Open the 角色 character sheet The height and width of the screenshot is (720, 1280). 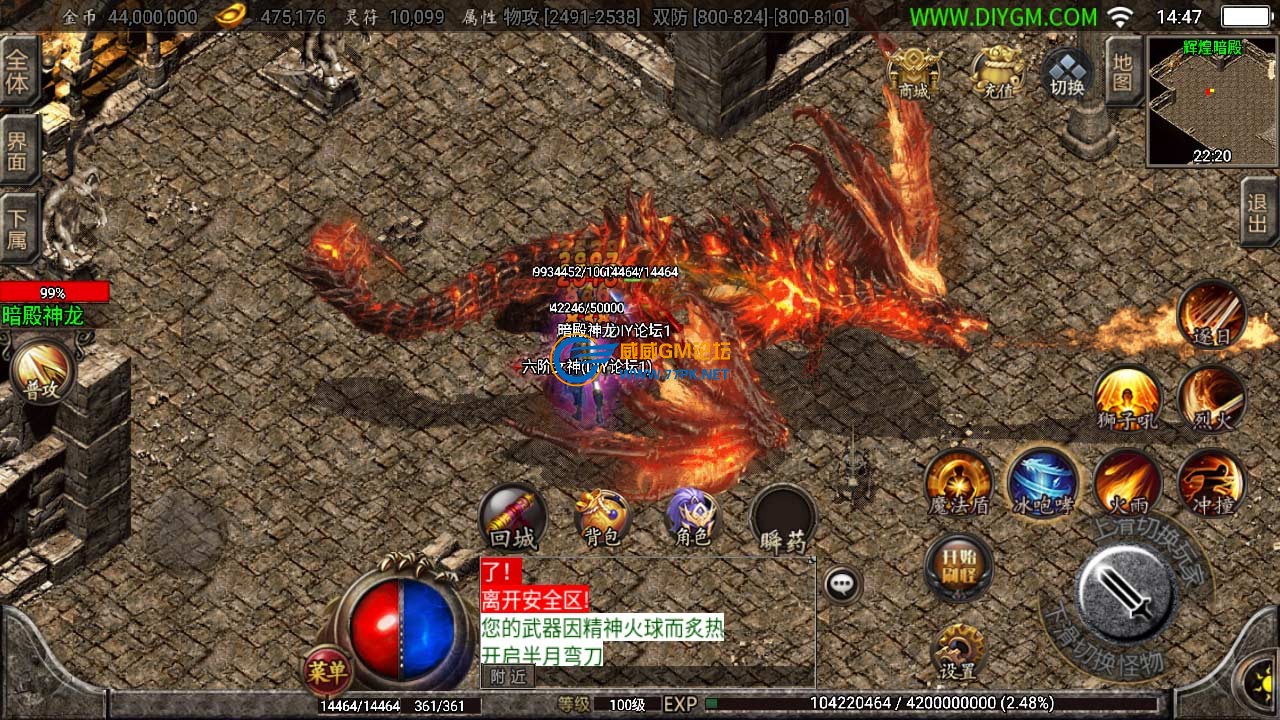693,518
